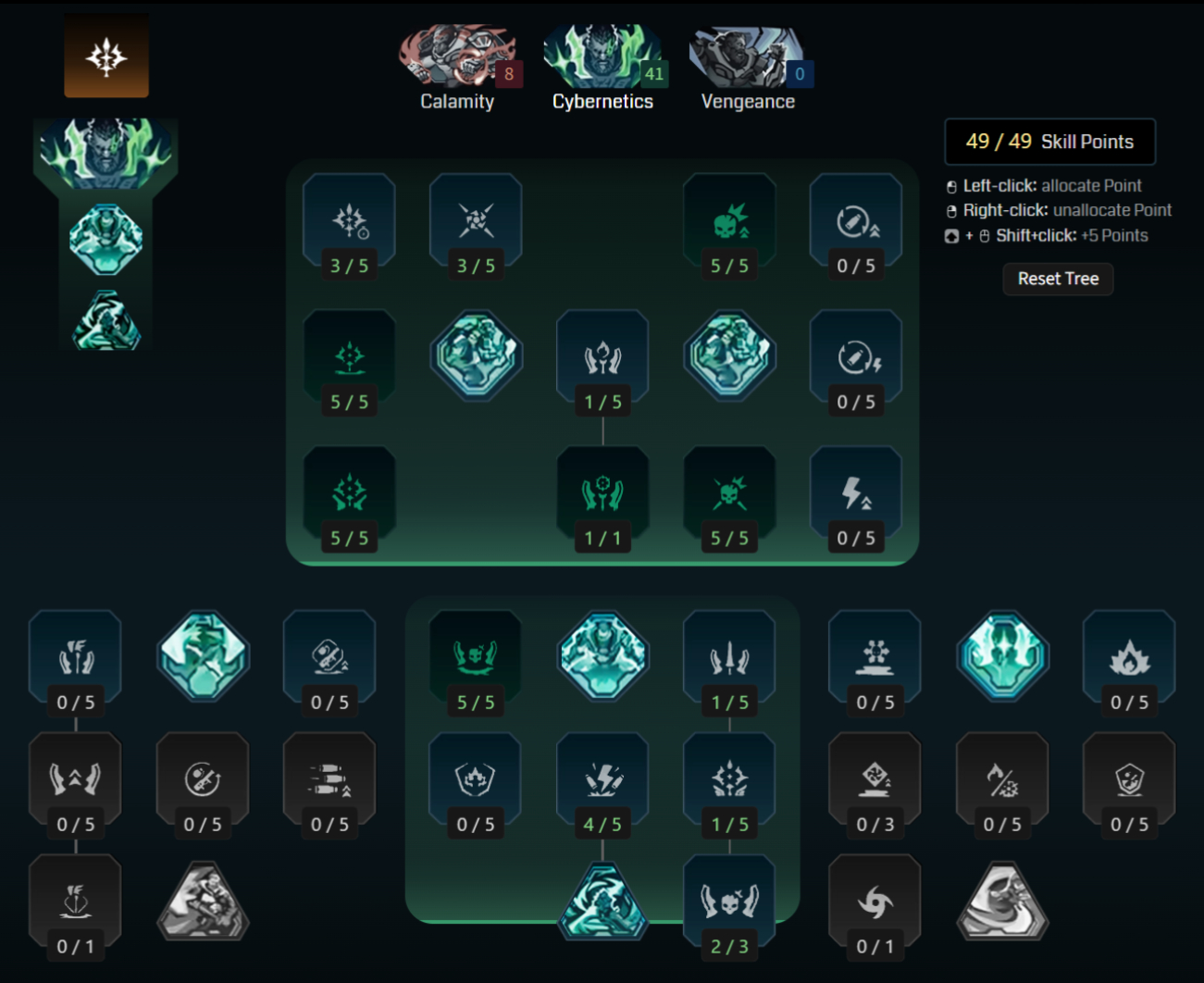Reset the skill tree
This screenshot has width=1204, height=983.
pyautogui.click(x=1058, y=279)
